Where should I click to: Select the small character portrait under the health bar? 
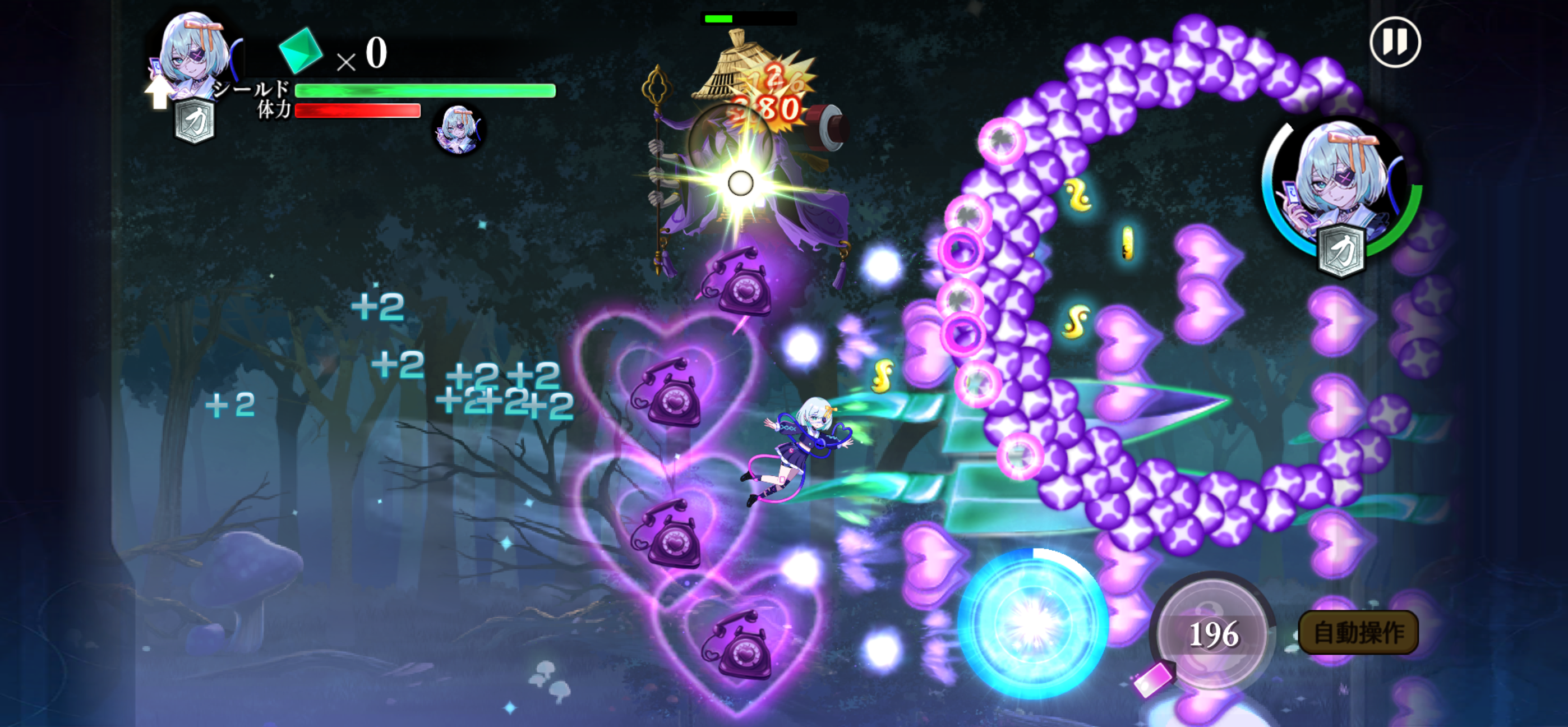458,130
